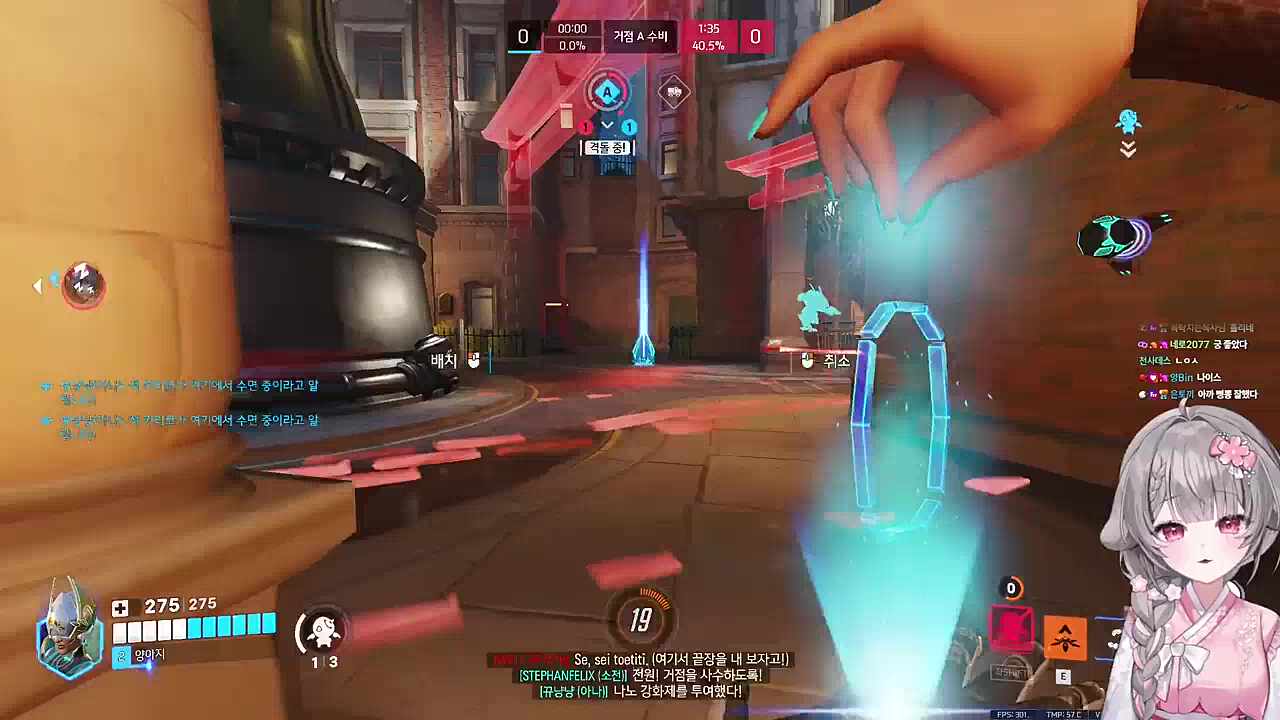
Task: Click the point A objective marker
Action: click(607, 93)
